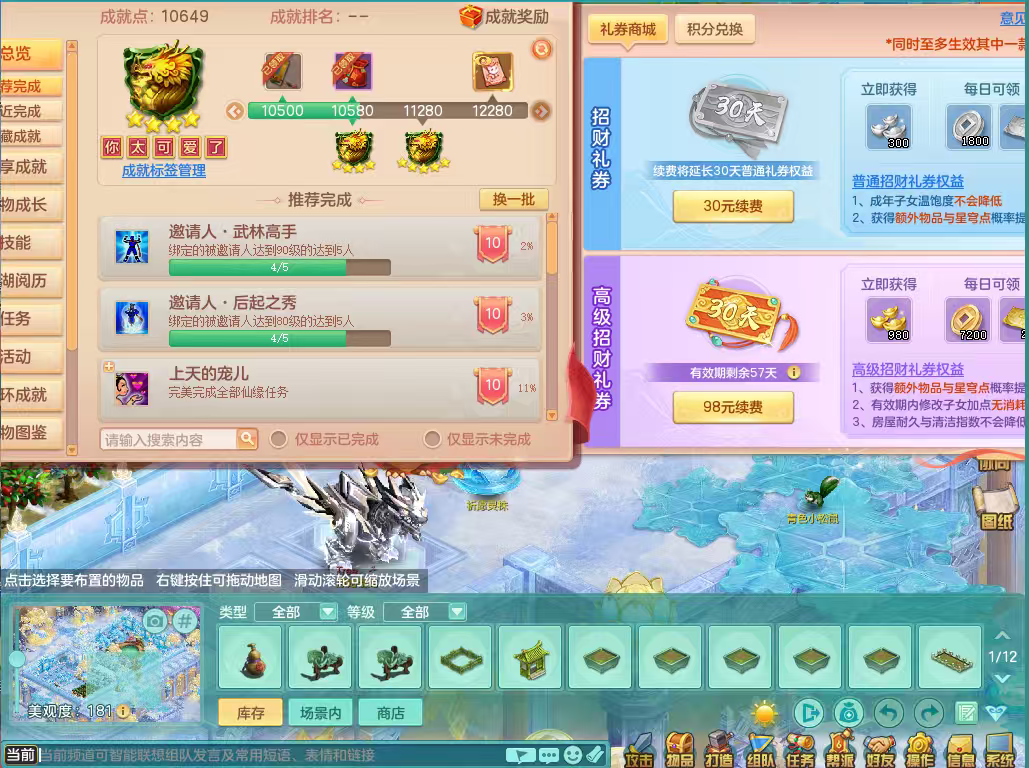
Task: Switch to the 礼券商城 tab
Action: click(627, 29)
